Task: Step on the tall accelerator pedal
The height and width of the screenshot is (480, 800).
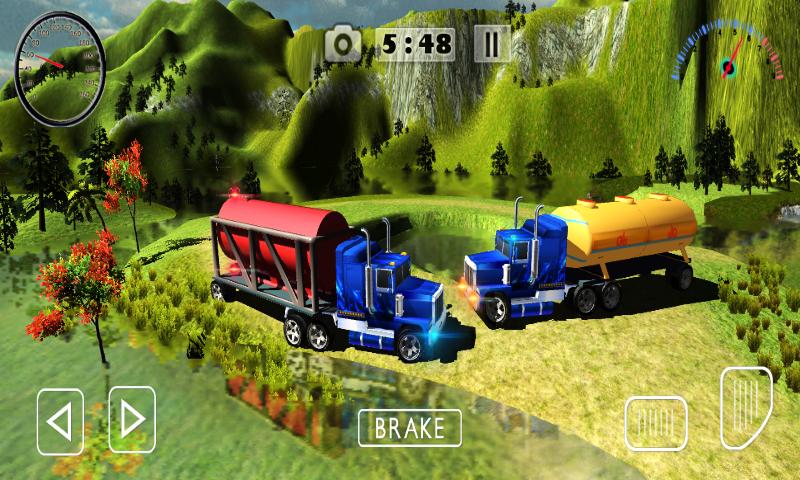Action: 746,408
